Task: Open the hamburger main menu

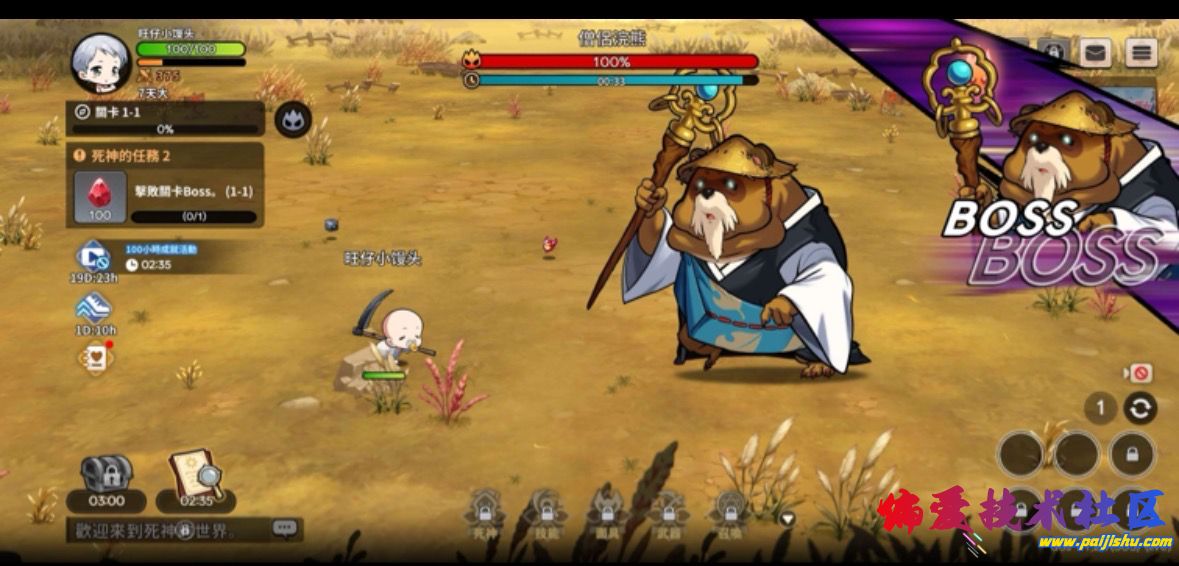Action: [1141, 52]
